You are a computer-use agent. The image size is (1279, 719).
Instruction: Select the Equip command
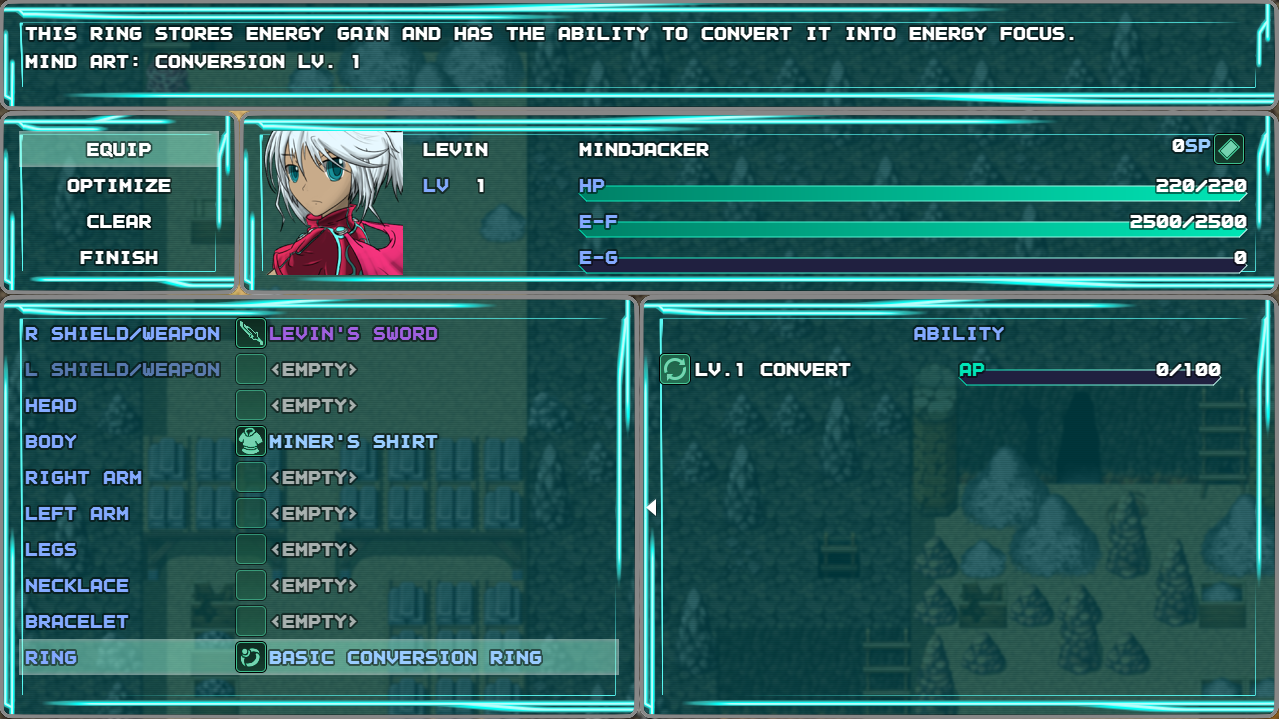coord(119,150)
